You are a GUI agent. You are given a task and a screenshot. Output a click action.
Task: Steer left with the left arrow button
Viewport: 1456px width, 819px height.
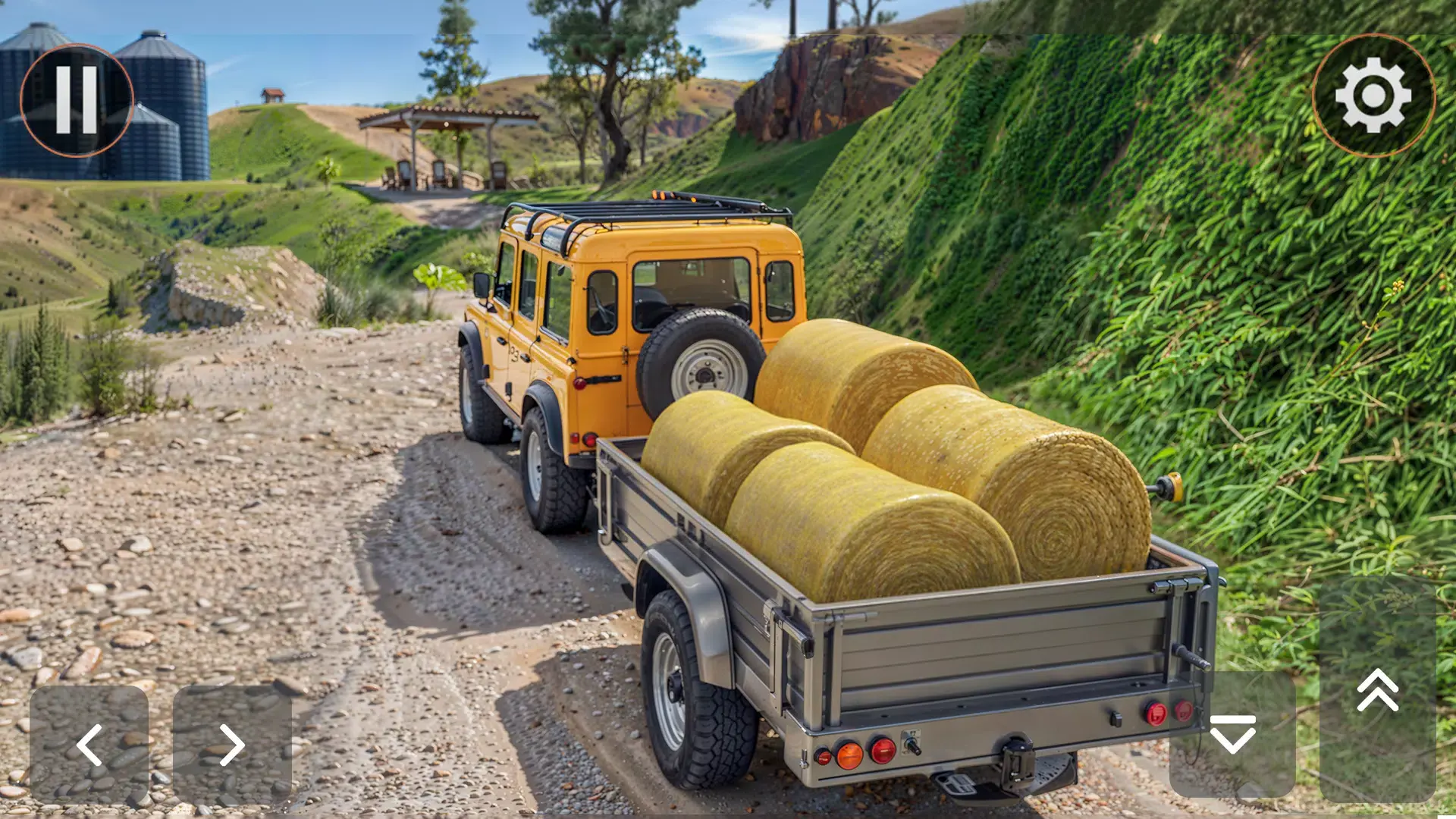pos(89,745)
